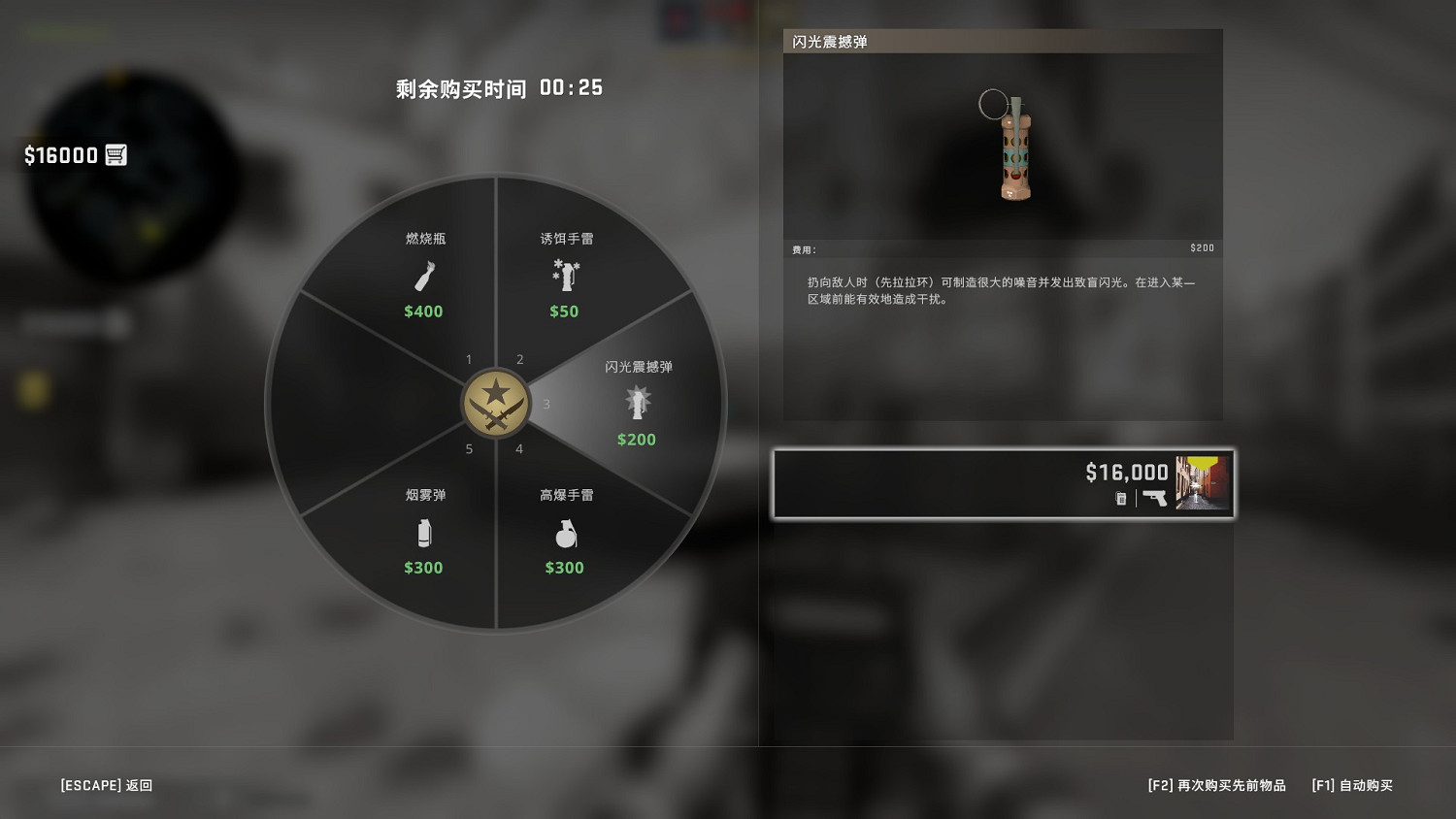Click the team emblem at the wheel center

point(496,404)
